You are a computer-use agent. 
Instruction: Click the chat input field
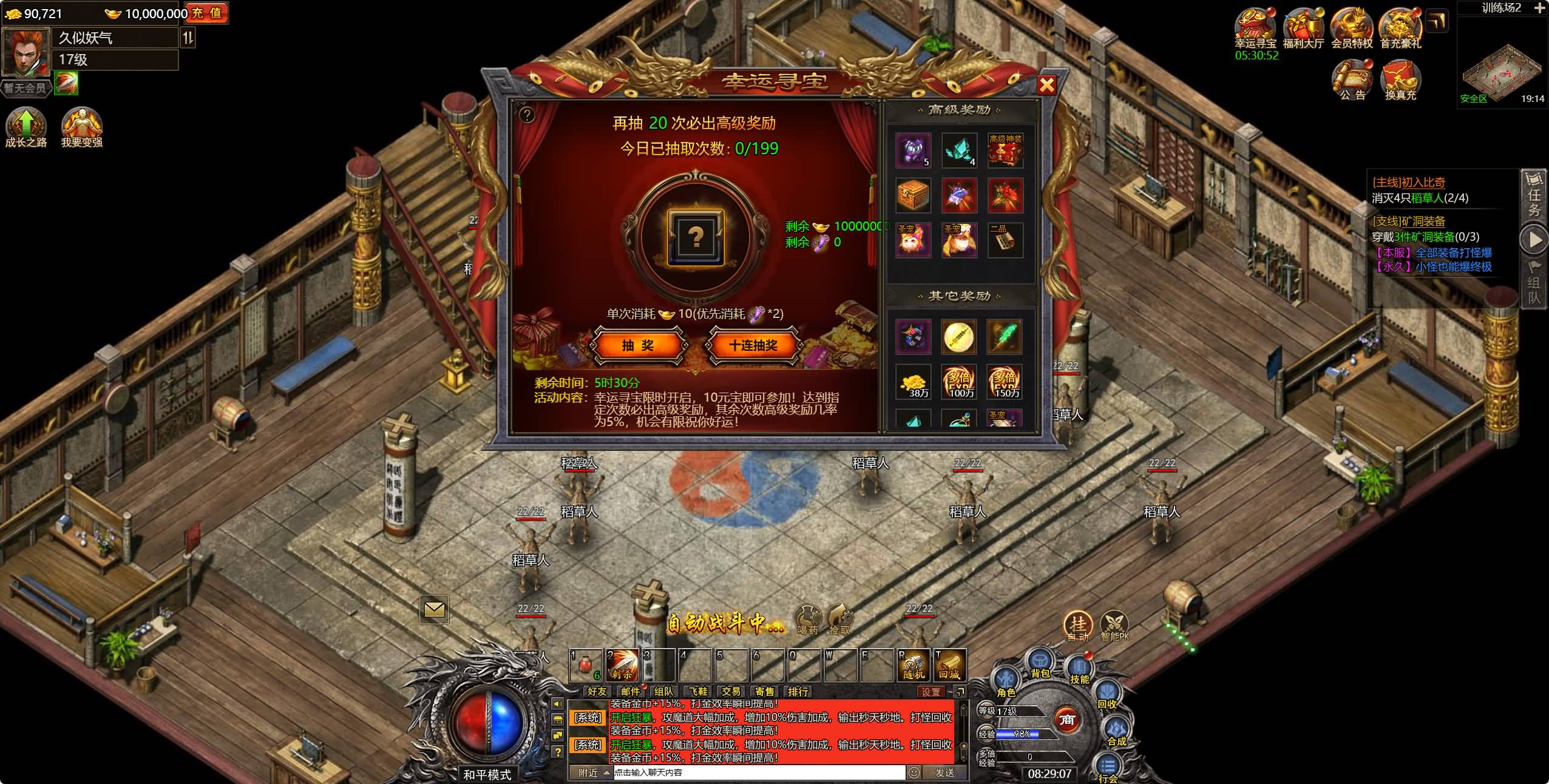pos(759,772)
